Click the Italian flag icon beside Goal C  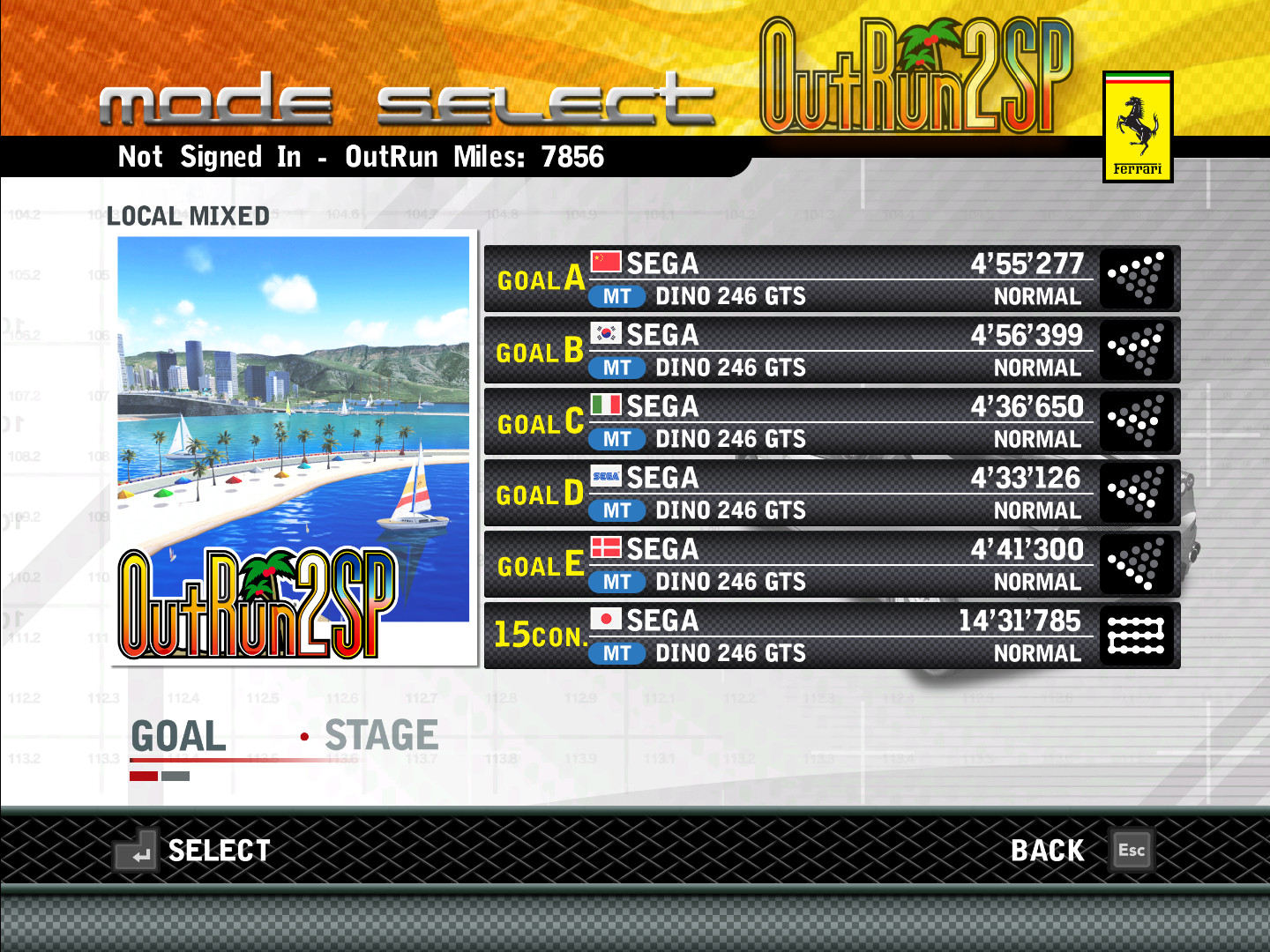coord(605,404)
